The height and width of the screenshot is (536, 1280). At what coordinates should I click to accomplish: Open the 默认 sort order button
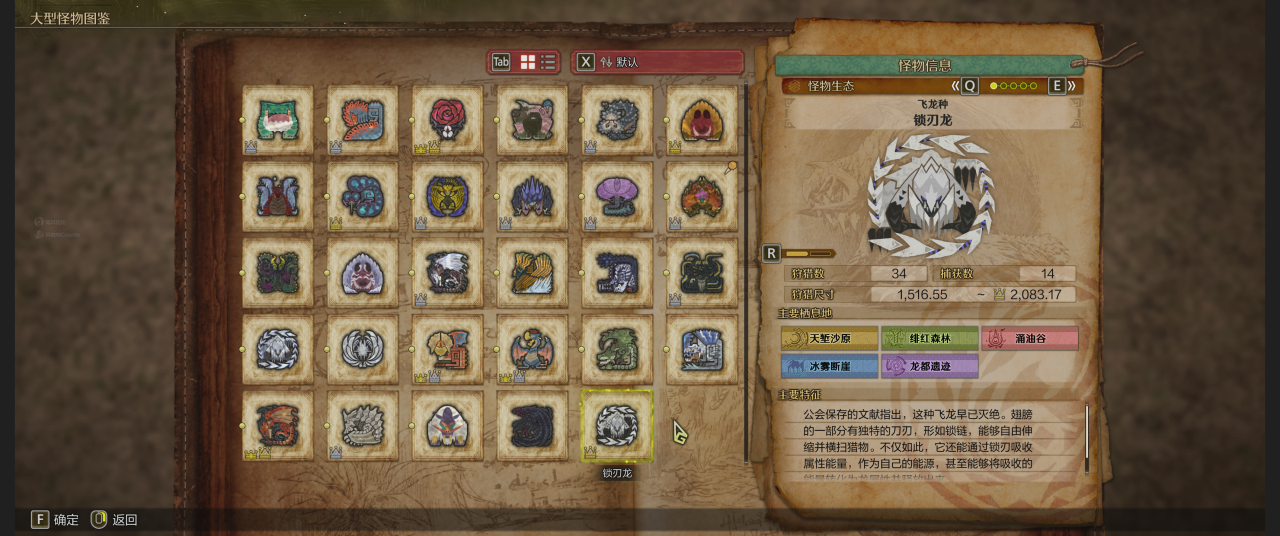pyautogui.click(x=657, y=62)
